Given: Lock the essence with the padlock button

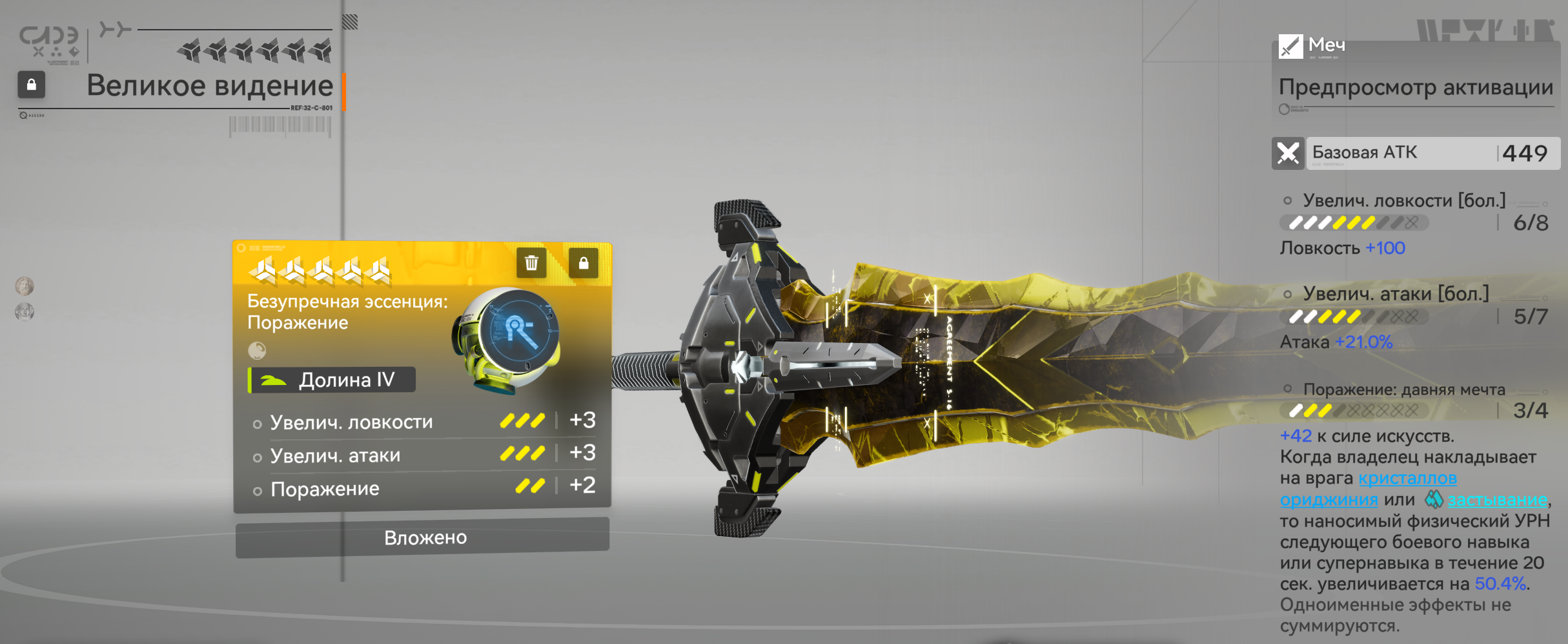Looking at the screenshot, I should [583, 263].
